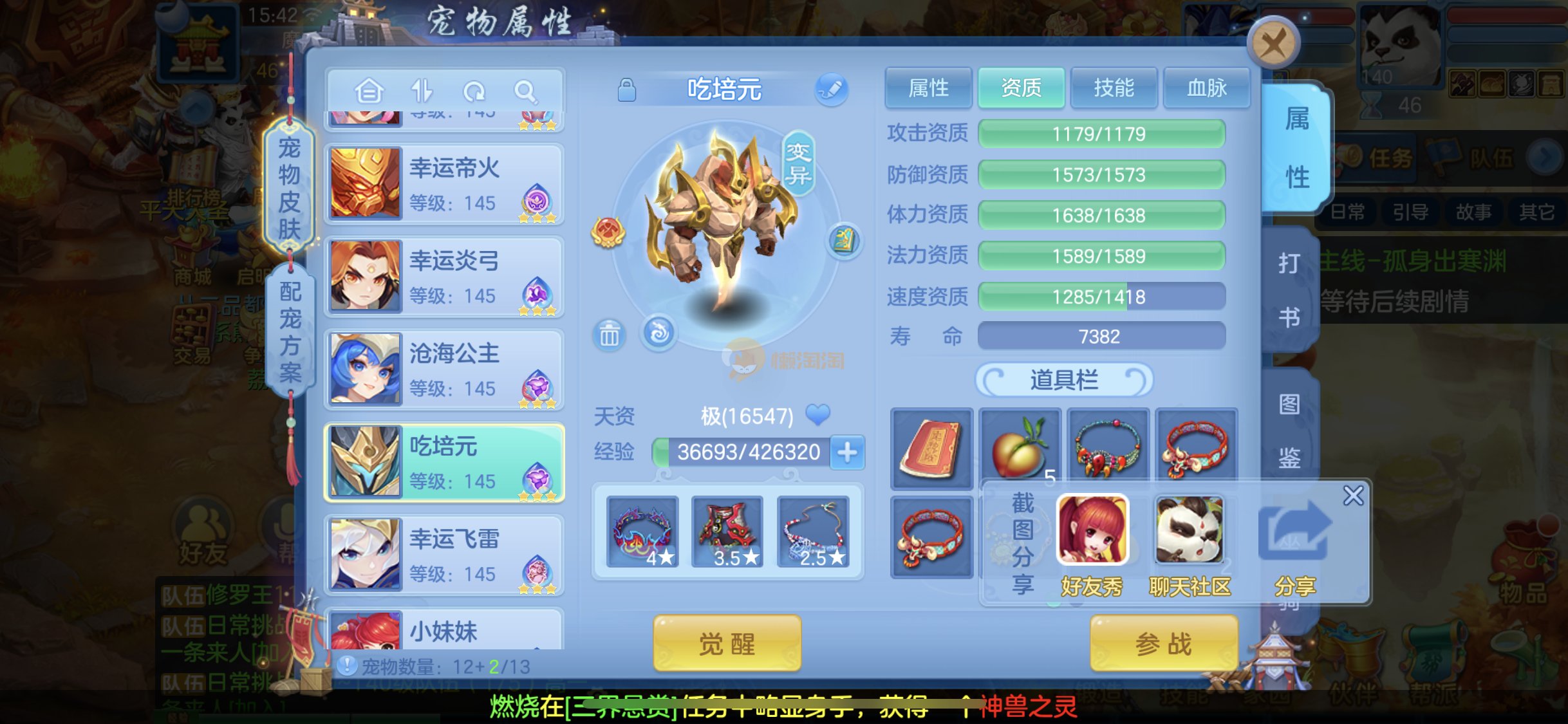
Task: Open the 宠物皮肤 pet skin side tab
Action: (290, 188)
